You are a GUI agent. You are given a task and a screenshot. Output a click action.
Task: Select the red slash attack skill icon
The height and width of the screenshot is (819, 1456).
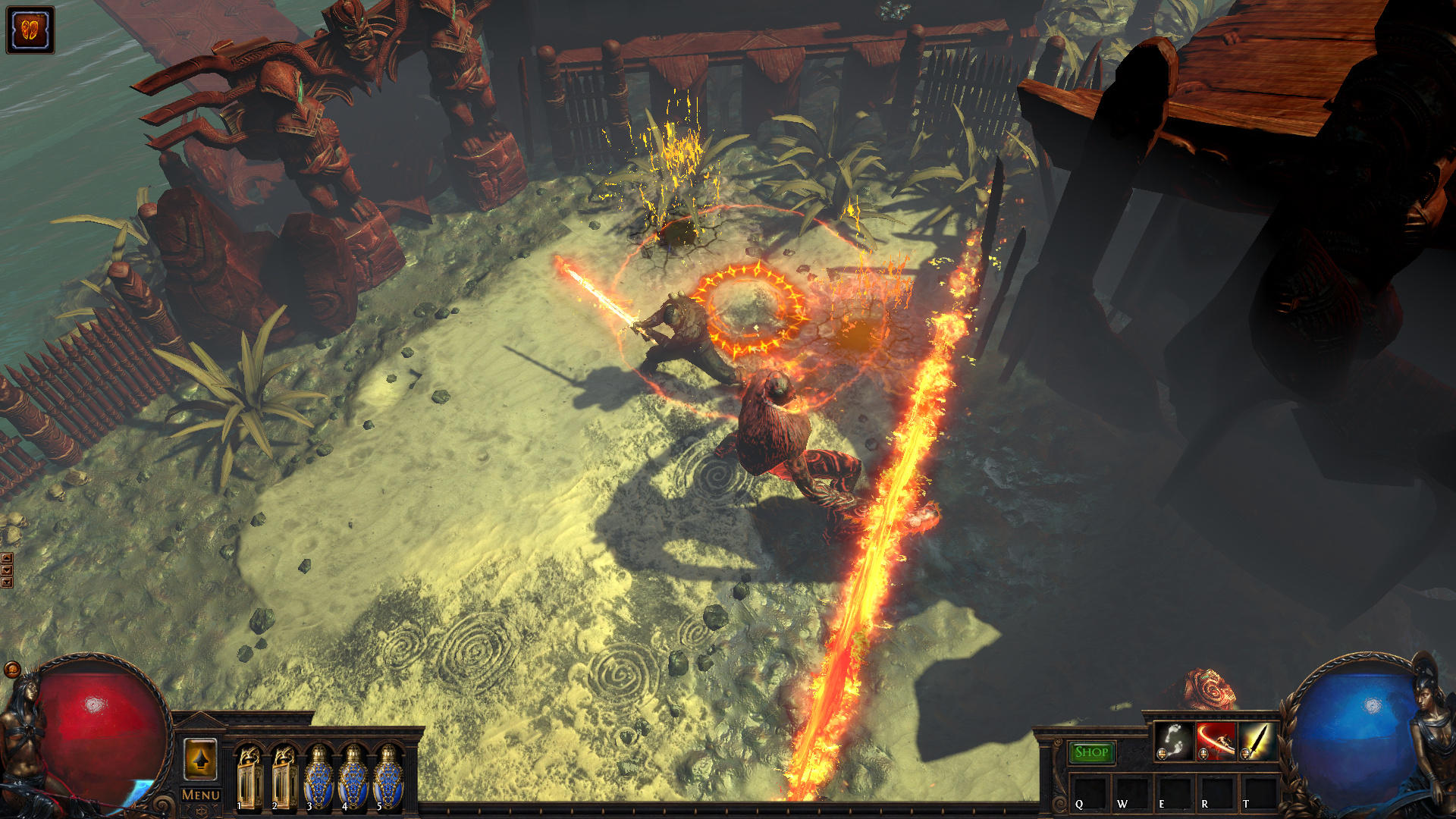[1216, 741]
